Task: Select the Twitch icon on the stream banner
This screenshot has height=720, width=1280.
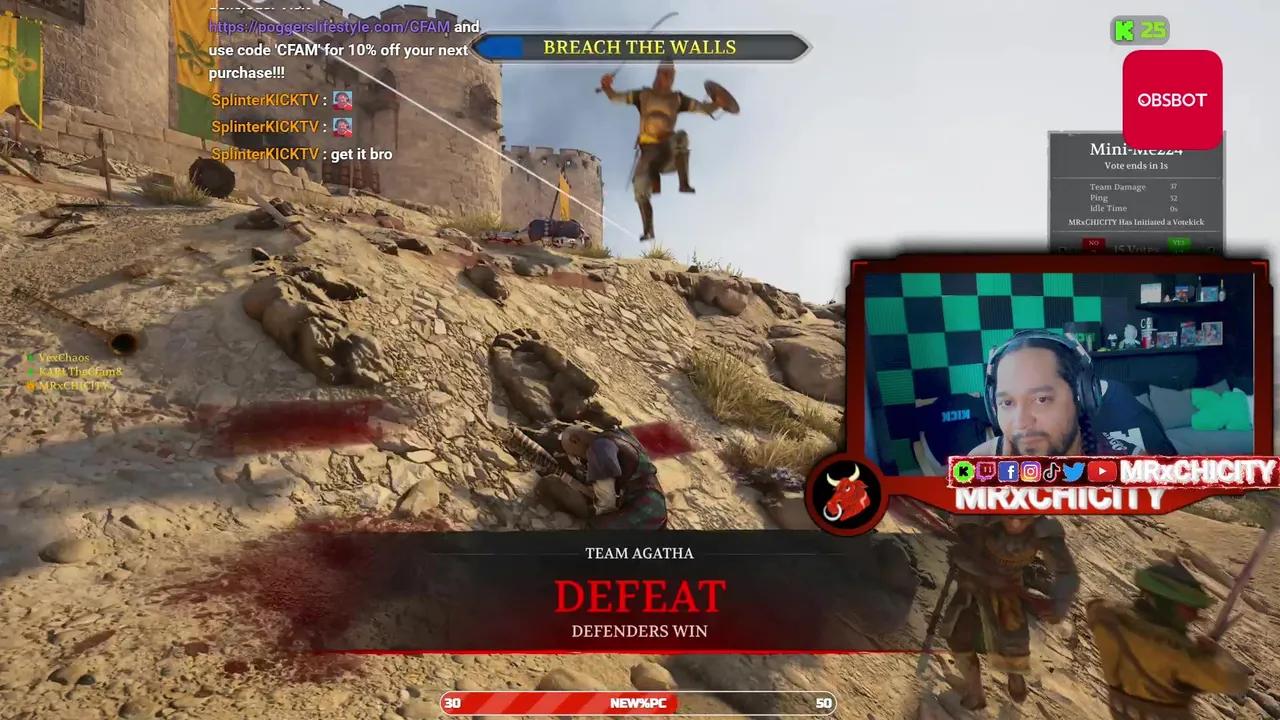Action: (x=986, y=472)
